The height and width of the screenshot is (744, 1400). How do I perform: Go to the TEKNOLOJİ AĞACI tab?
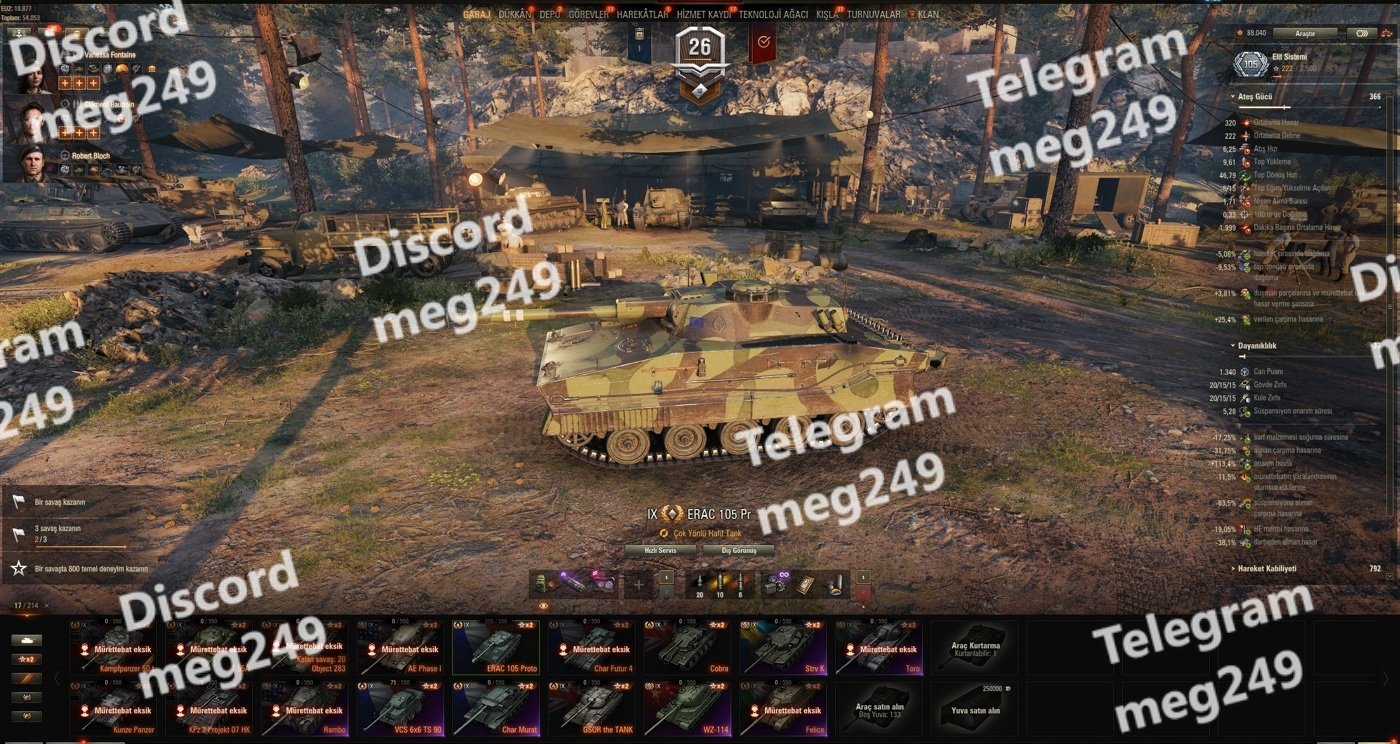click(773, 15)
